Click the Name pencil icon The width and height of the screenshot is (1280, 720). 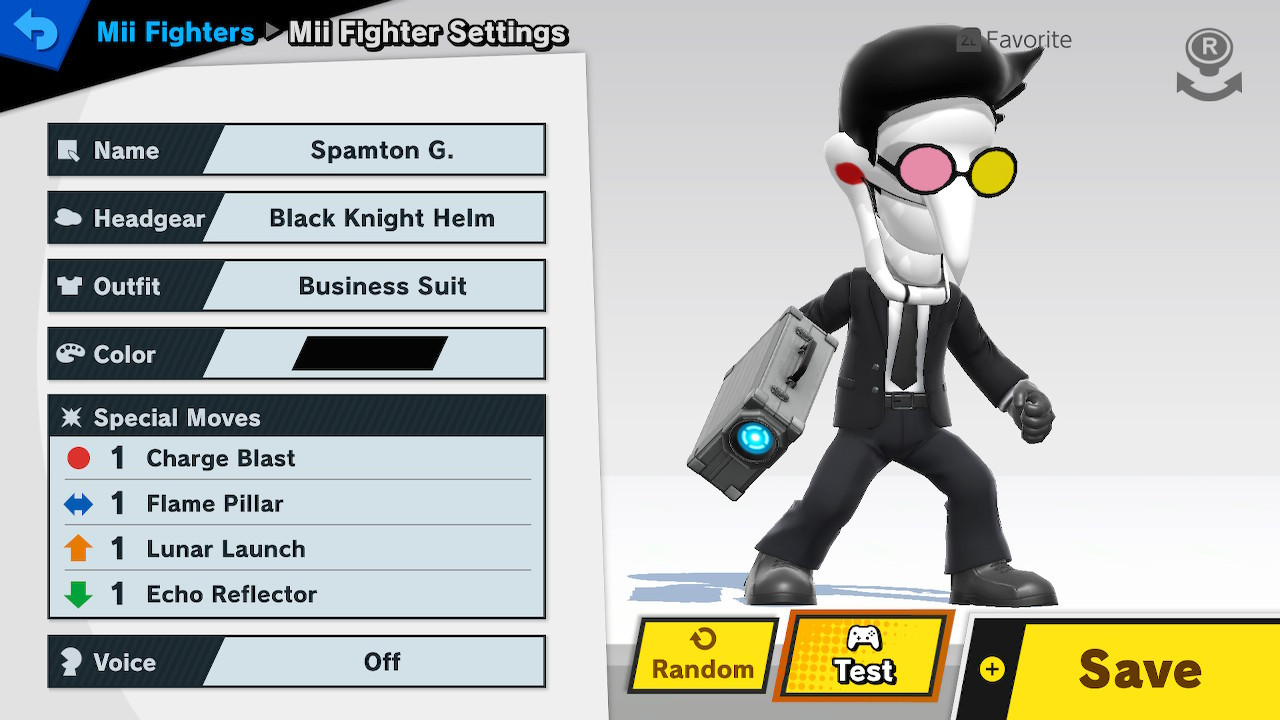[70, 151]
